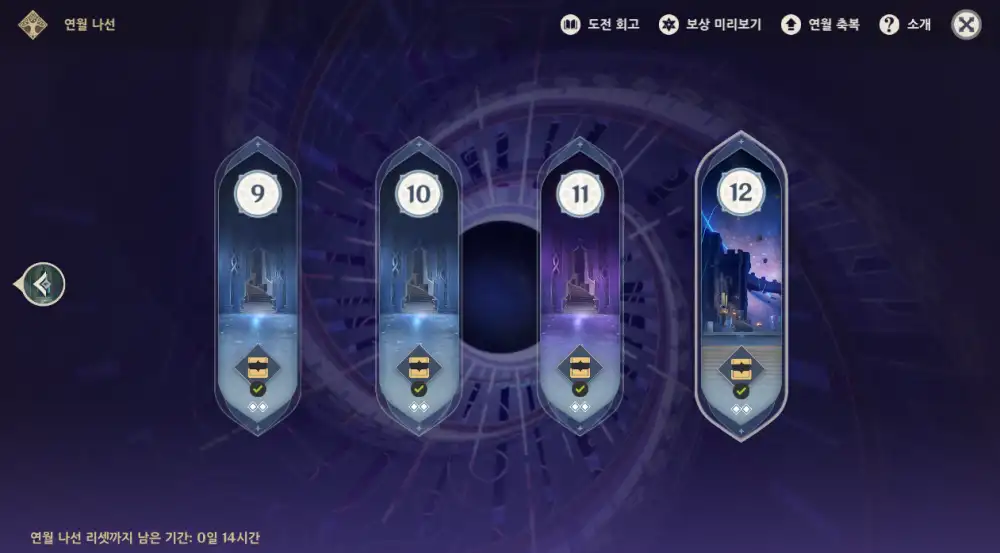The image size is (1000, 553).
Task: Close the Spiral Abyss screen
Action: pyautogui.click(x=966, y=25)
